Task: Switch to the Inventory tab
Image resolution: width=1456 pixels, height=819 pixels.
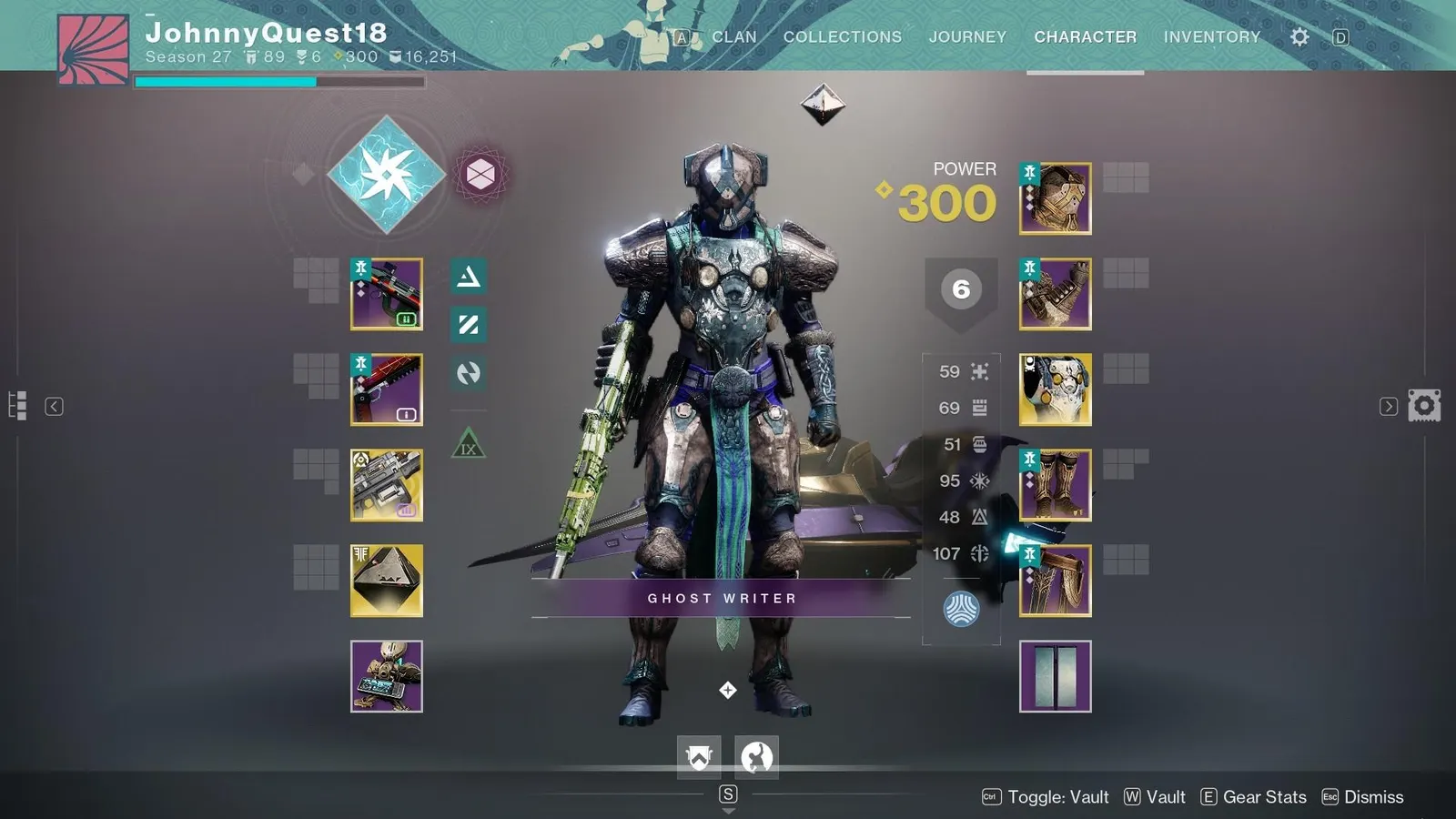Action: tap(1212, 36)
